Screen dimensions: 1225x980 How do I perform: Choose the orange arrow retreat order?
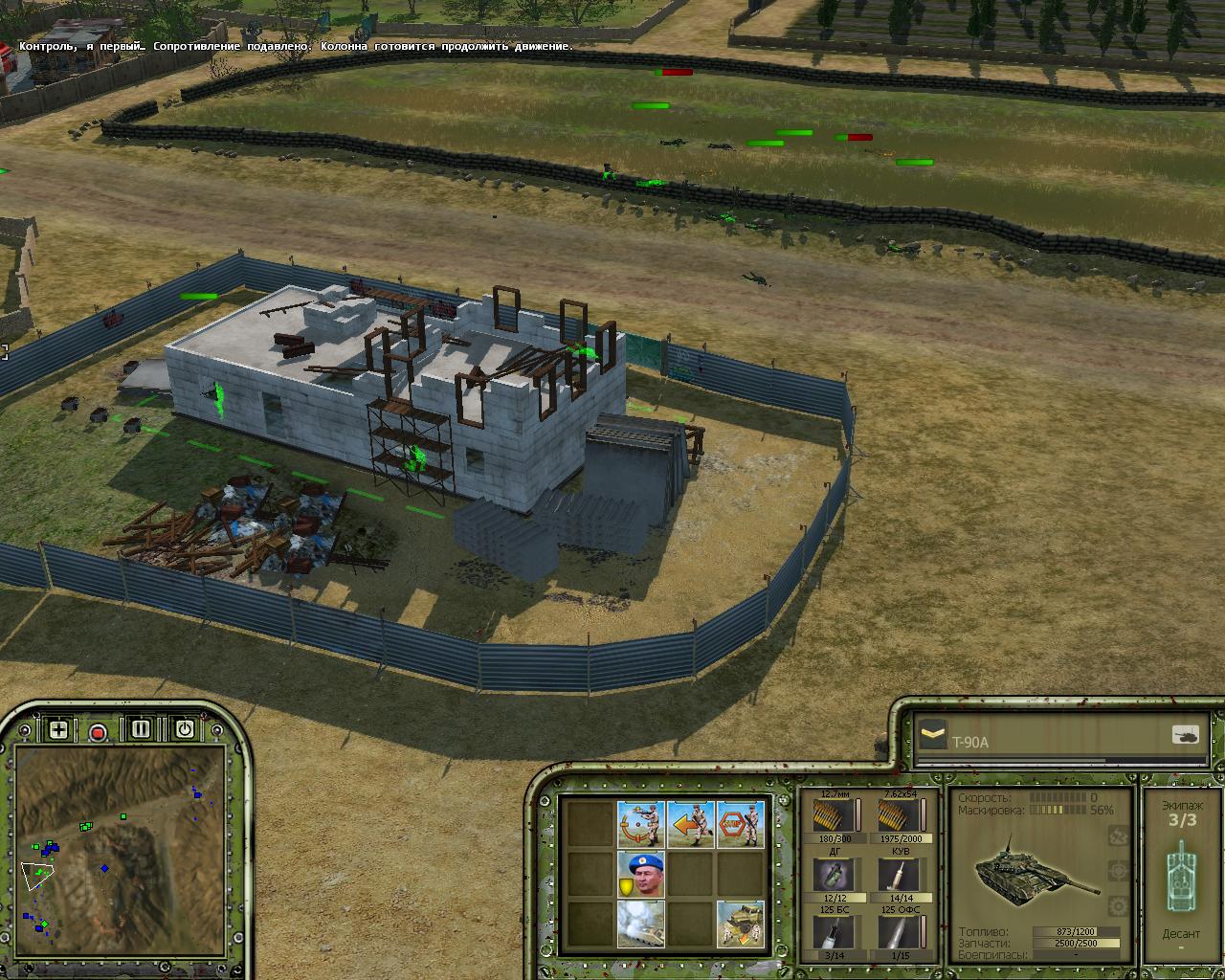pos(691,824)
